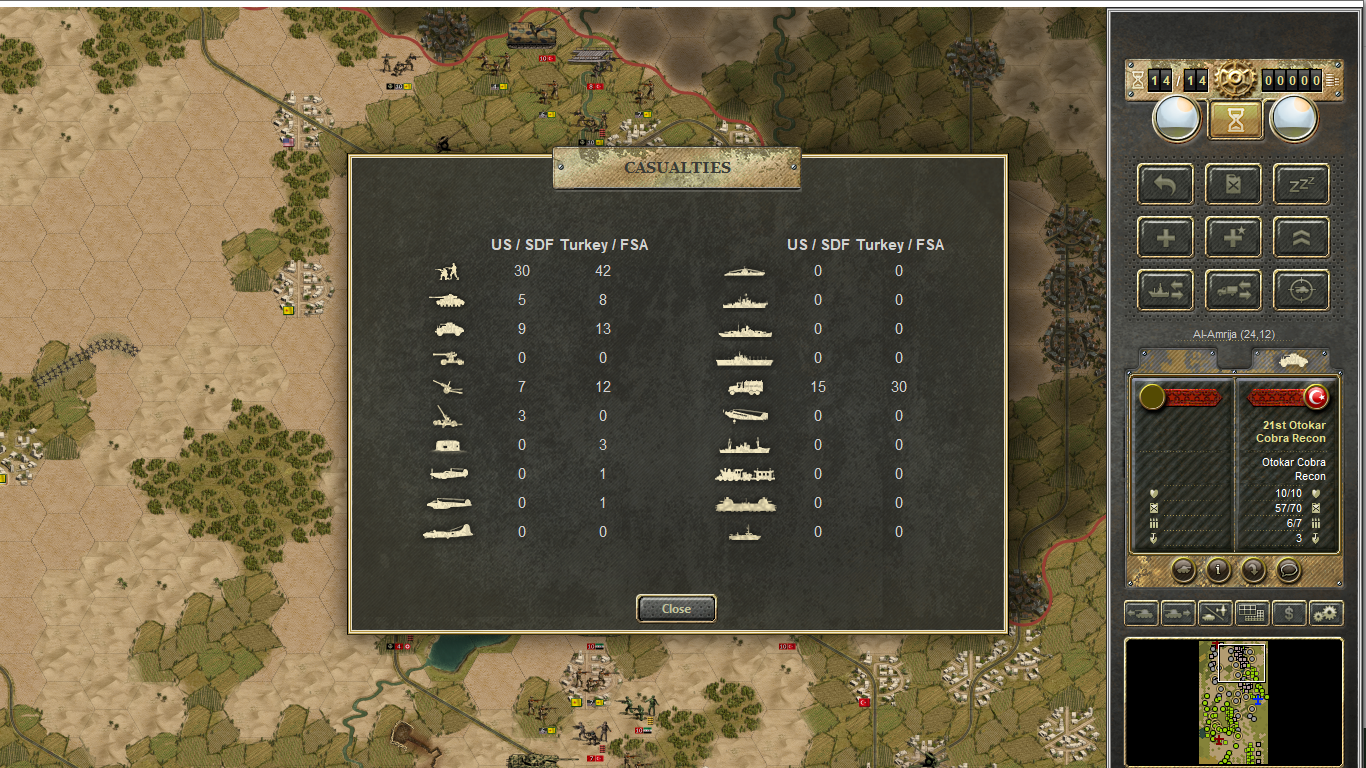Screen dimensions: 1366x768
Task: Resupply the unit using the fuel can button
Action: tap(1233, 184)
